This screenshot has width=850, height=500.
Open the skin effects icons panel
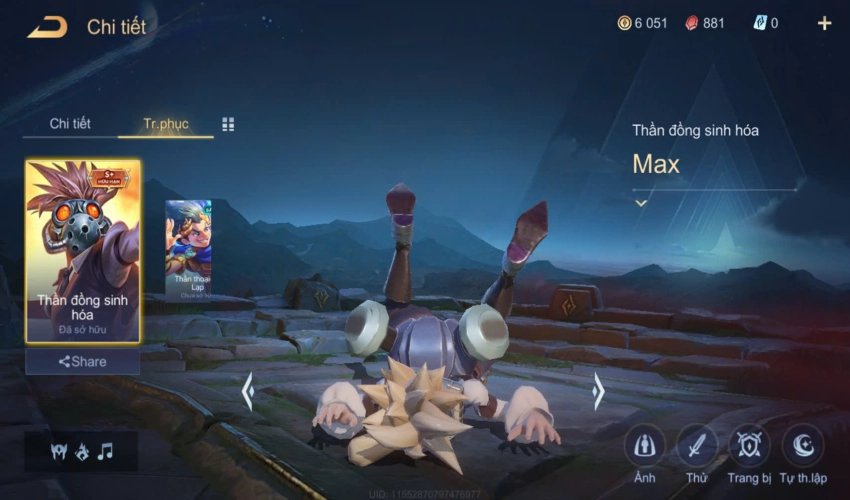click(82, 451)
